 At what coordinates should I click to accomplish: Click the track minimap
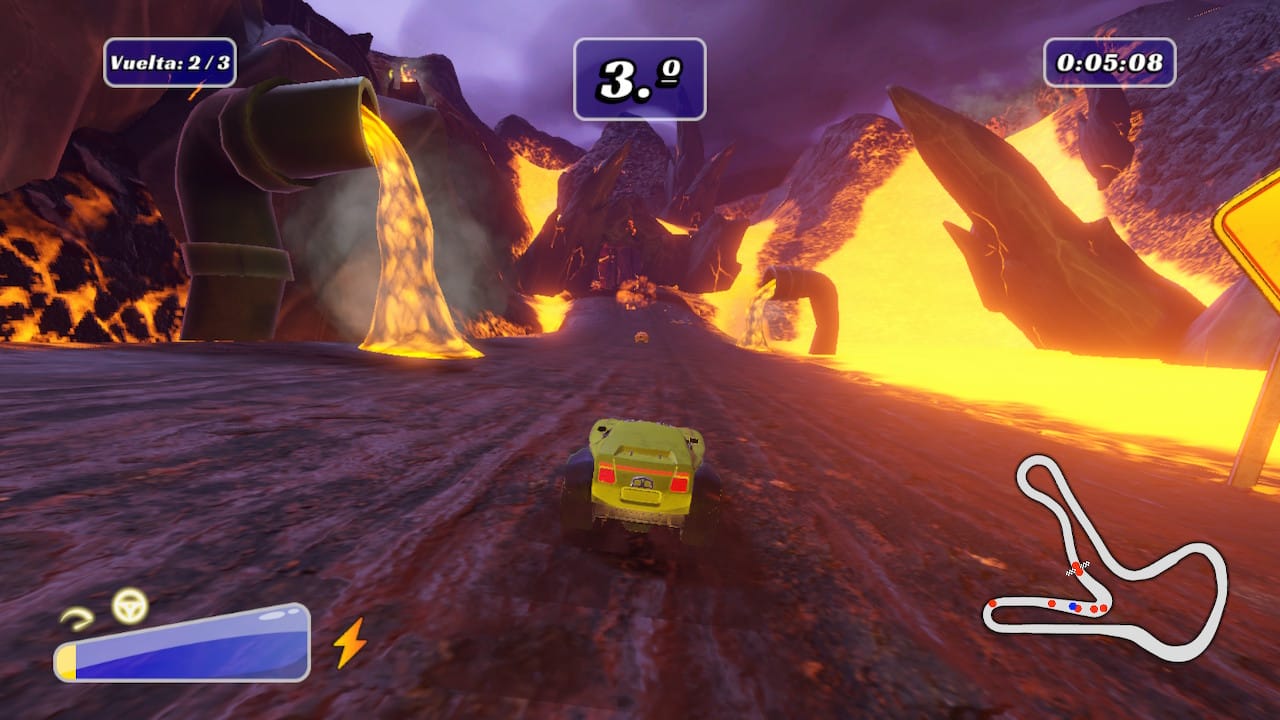(x=1104, y=558)
